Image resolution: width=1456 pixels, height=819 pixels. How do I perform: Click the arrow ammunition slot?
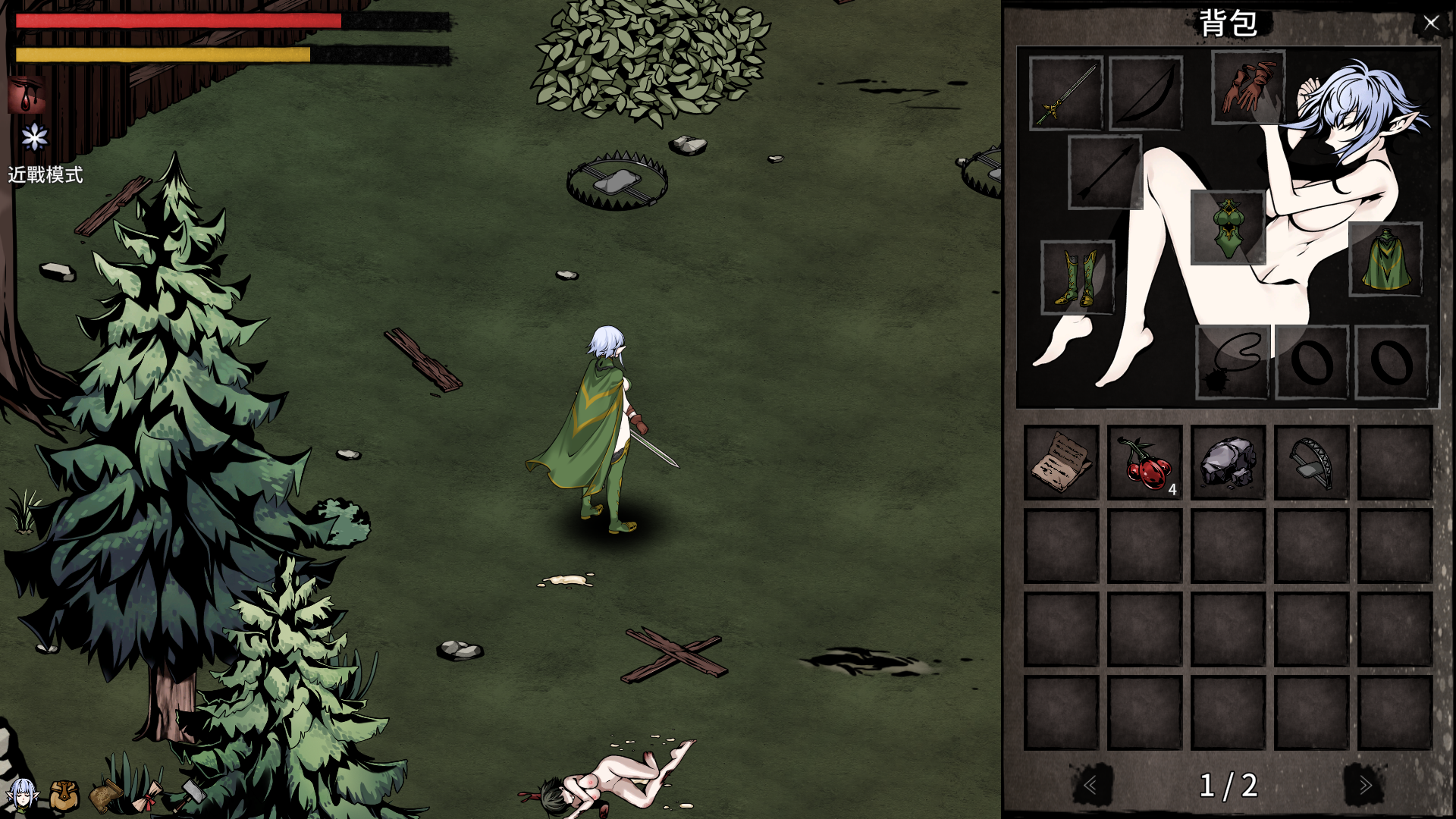pyautogui.click(x=1105, y=172)
